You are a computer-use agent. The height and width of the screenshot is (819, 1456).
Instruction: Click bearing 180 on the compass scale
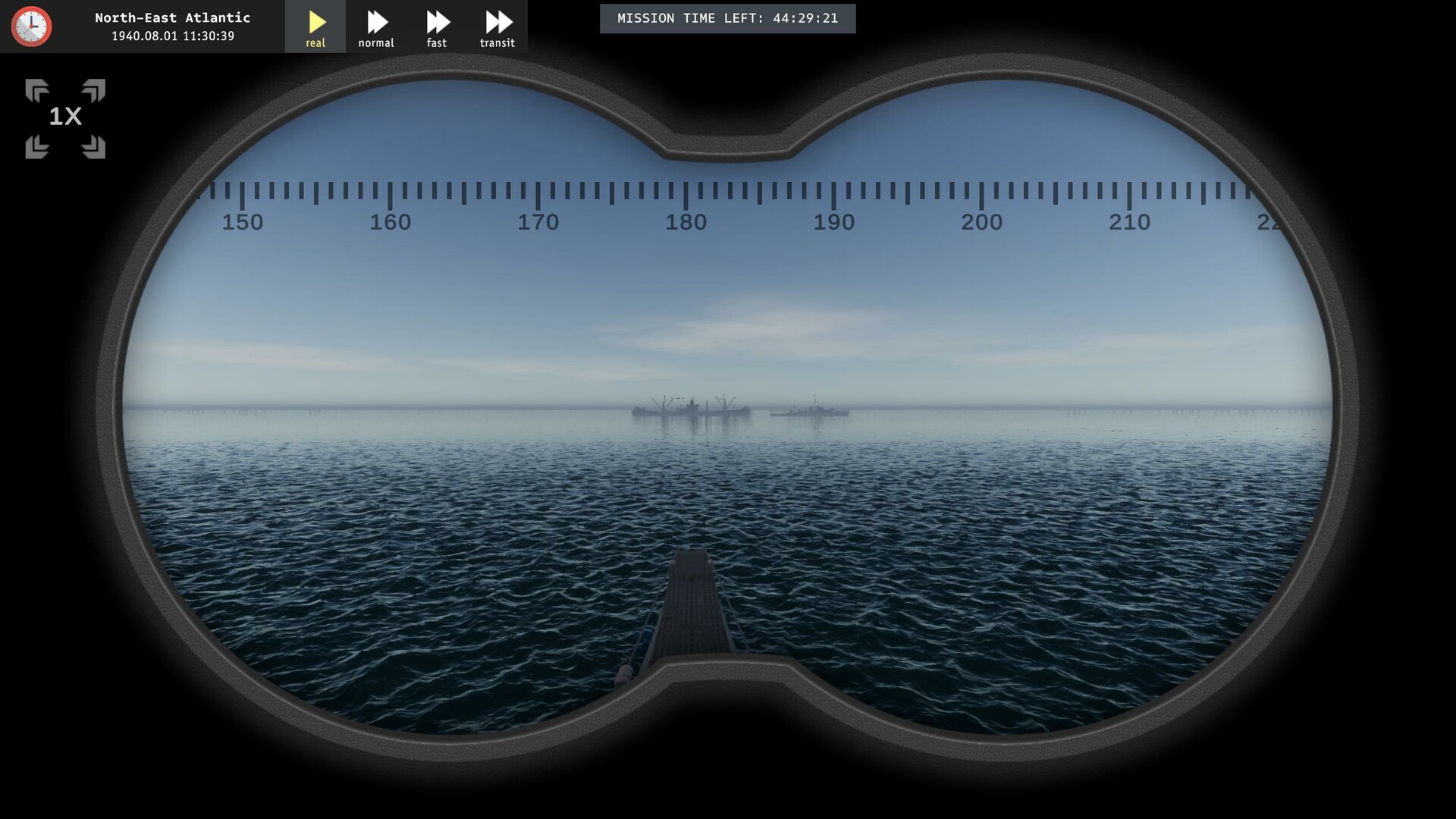685,222
